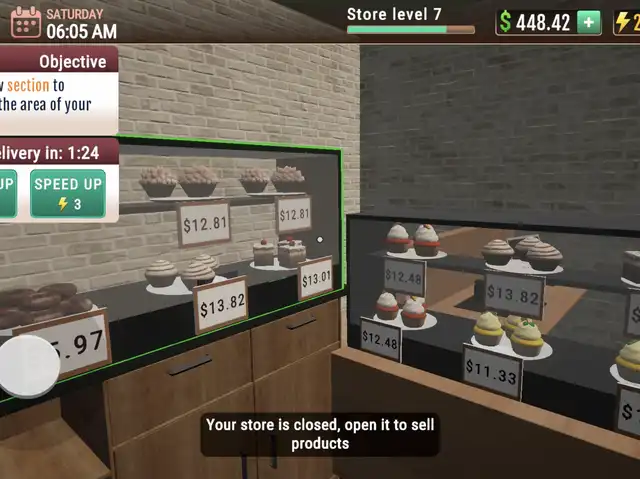640x479 pixels.
Task: Tap the green plus to add money
Action: 589,22
